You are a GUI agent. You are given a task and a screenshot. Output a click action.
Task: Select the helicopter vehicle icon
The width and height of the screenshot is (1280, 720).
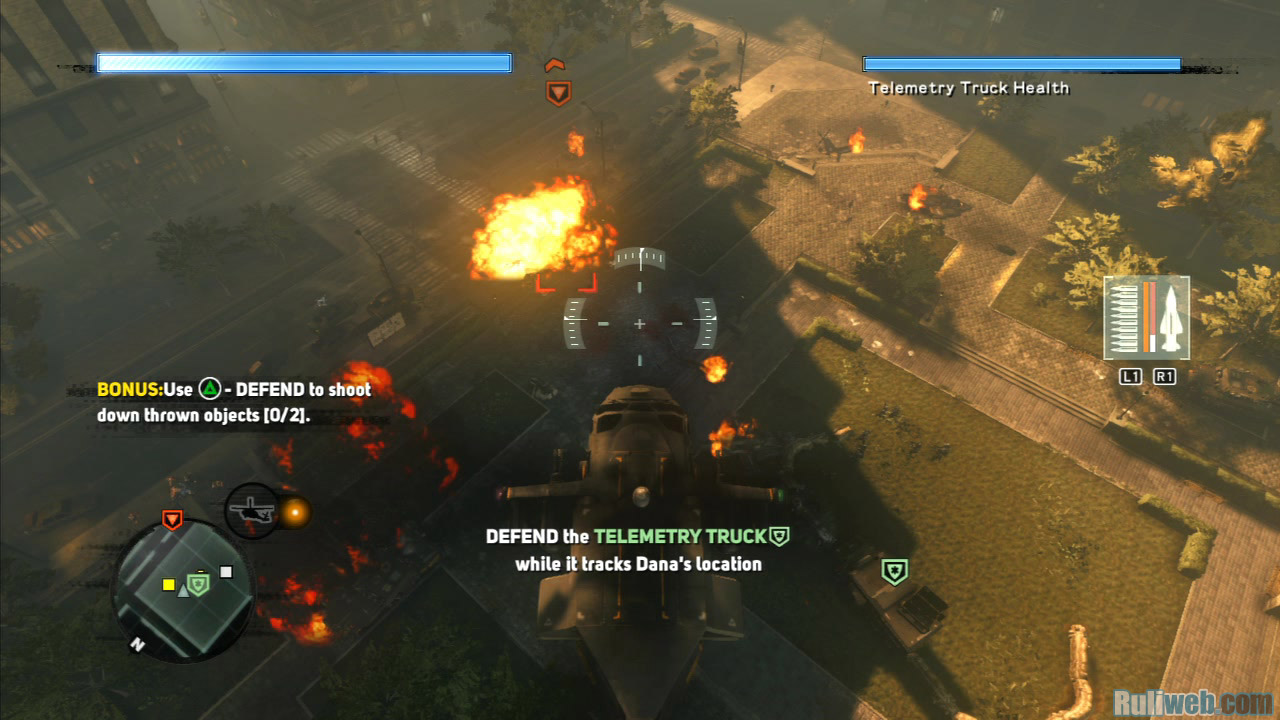click(x=250, y=510)
